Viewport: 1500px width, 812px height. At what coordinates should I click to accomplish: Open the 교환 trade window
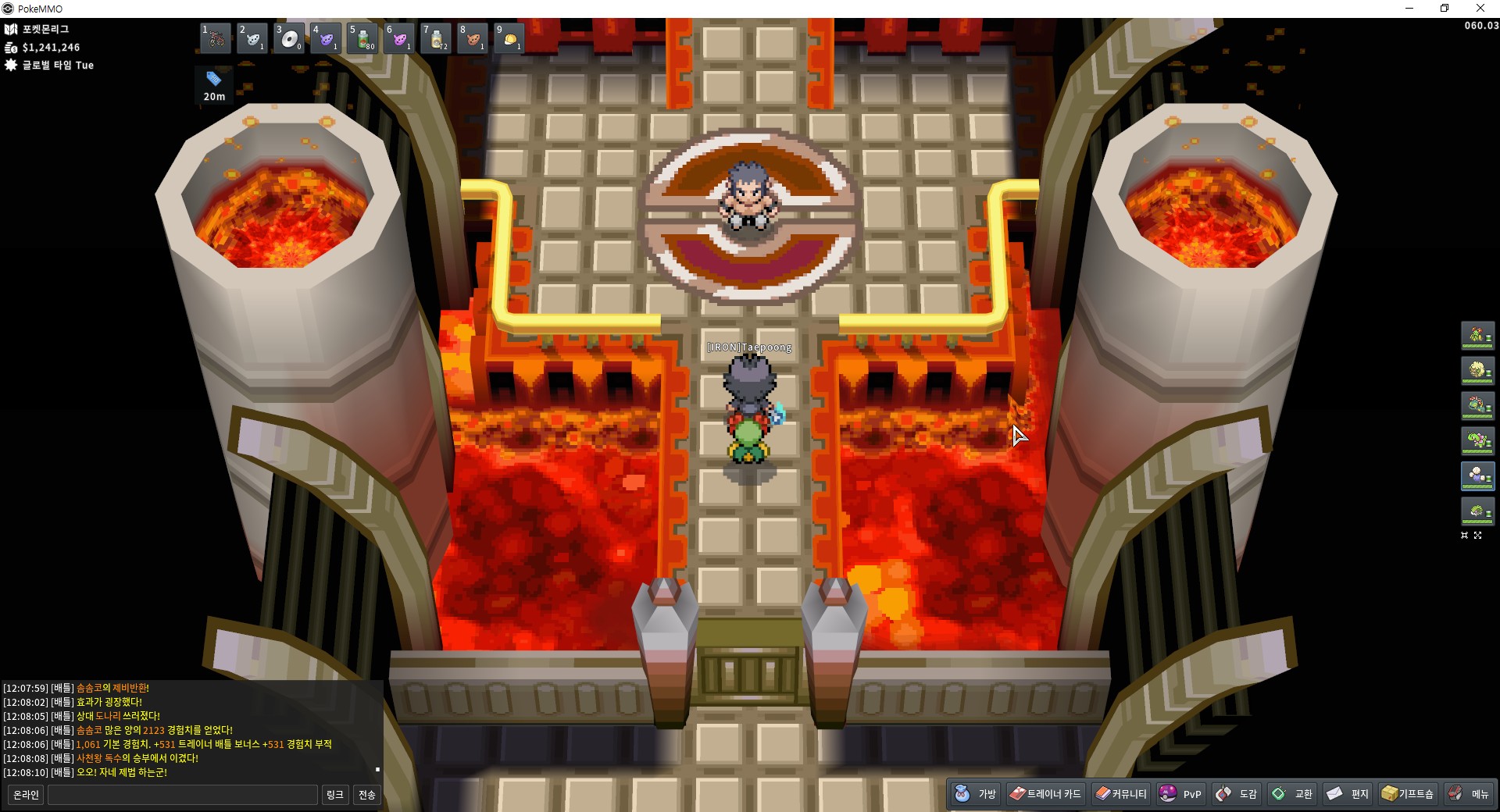point(1292,794)
